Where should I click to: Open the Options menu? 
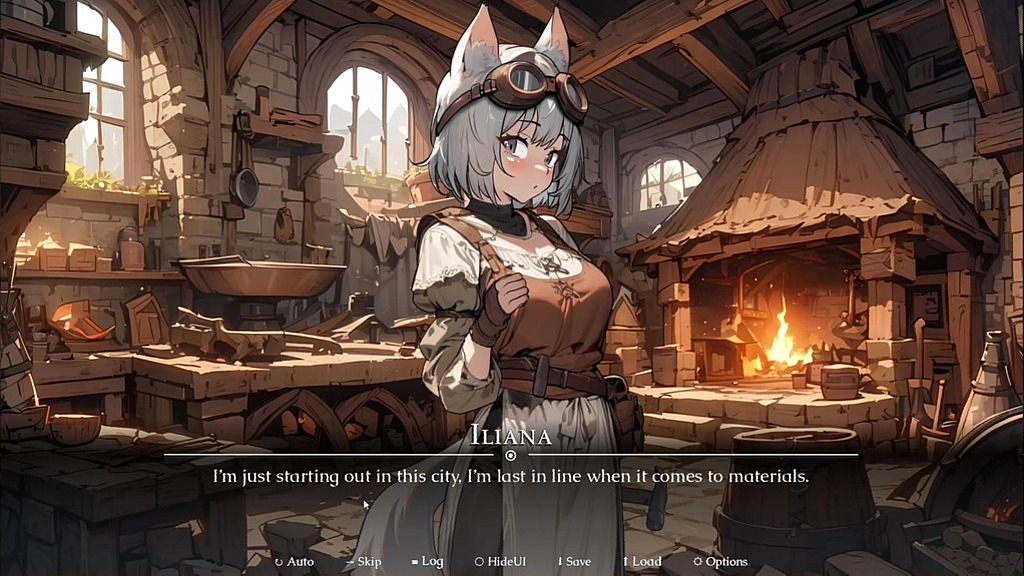pyautogui.click(x=721, y=562)
